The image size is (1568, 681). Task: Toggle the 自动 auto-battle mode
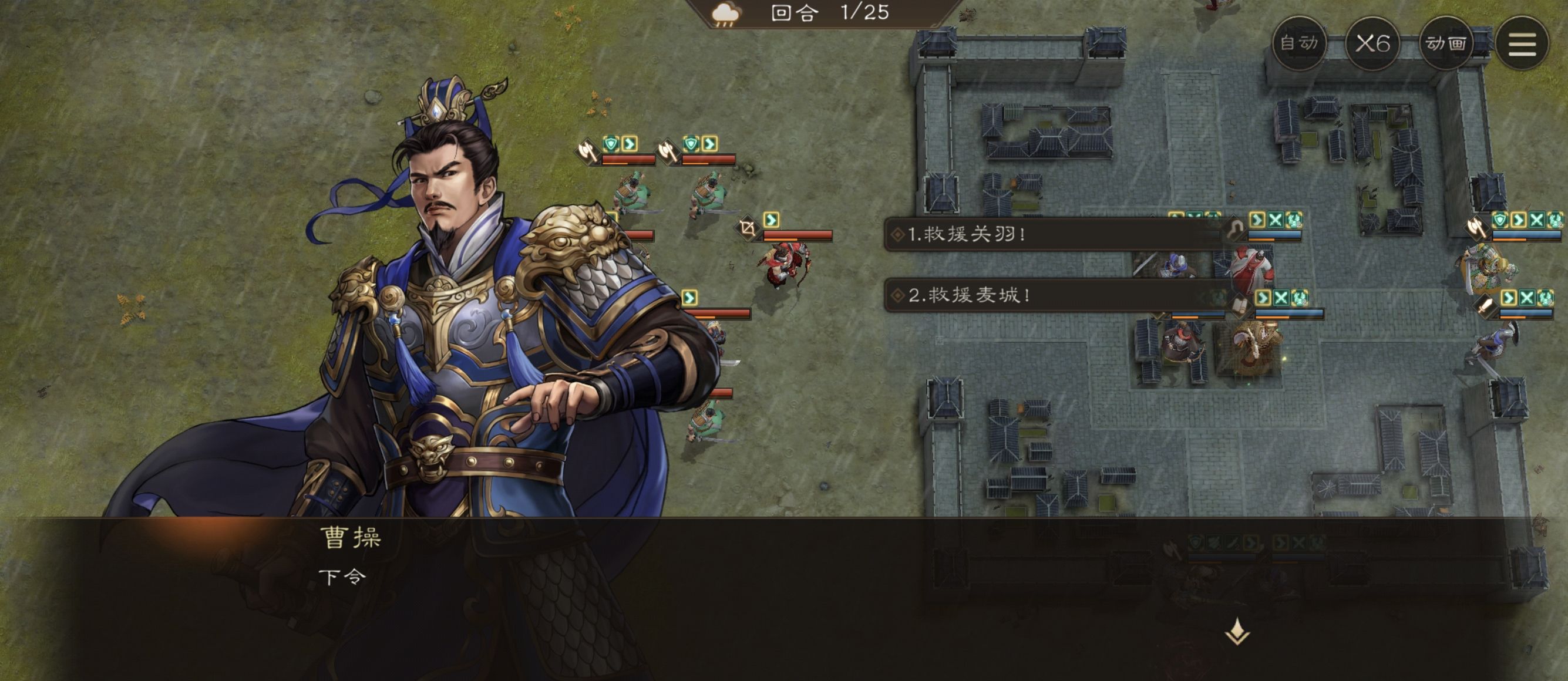pyautogui.click(x=1299, y=43)
